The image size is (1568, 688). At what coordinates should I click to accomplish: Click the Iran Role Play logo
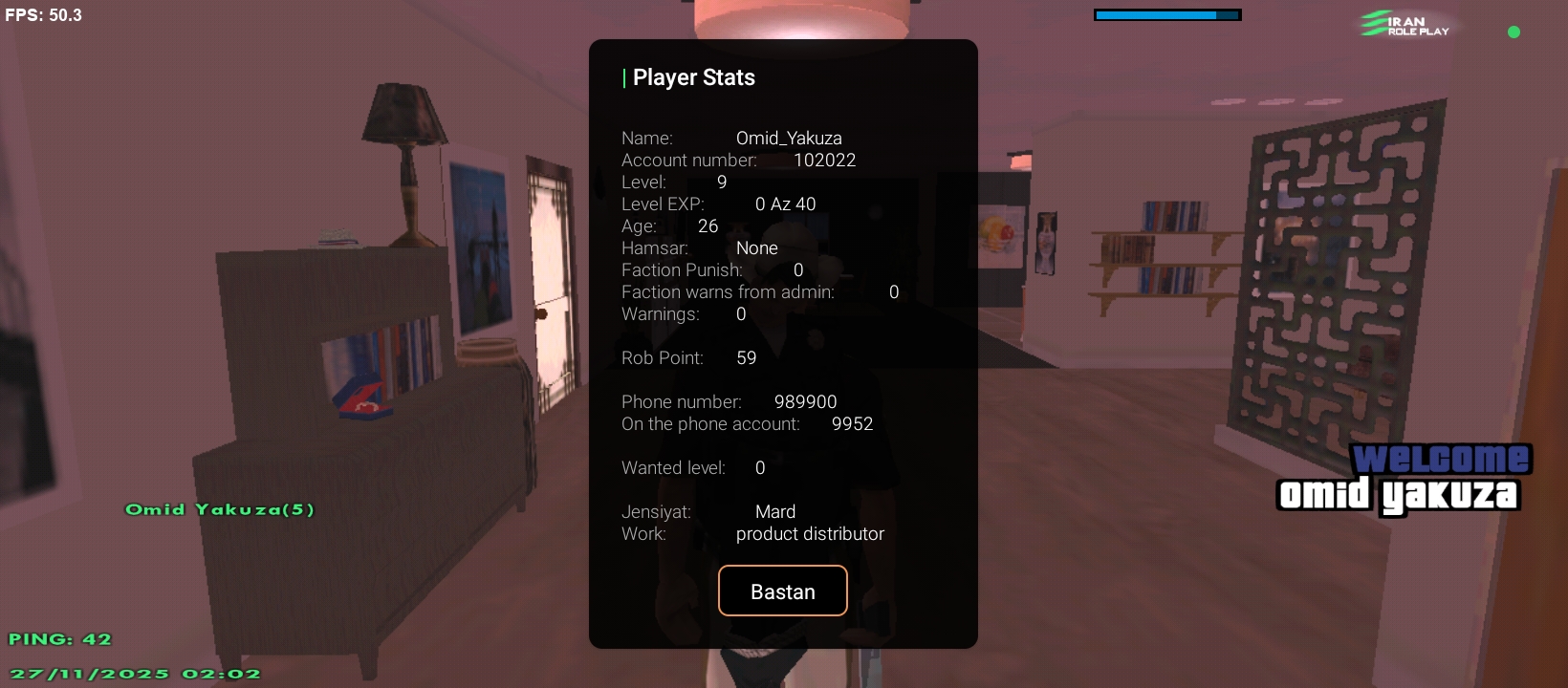pos(1403,25)
